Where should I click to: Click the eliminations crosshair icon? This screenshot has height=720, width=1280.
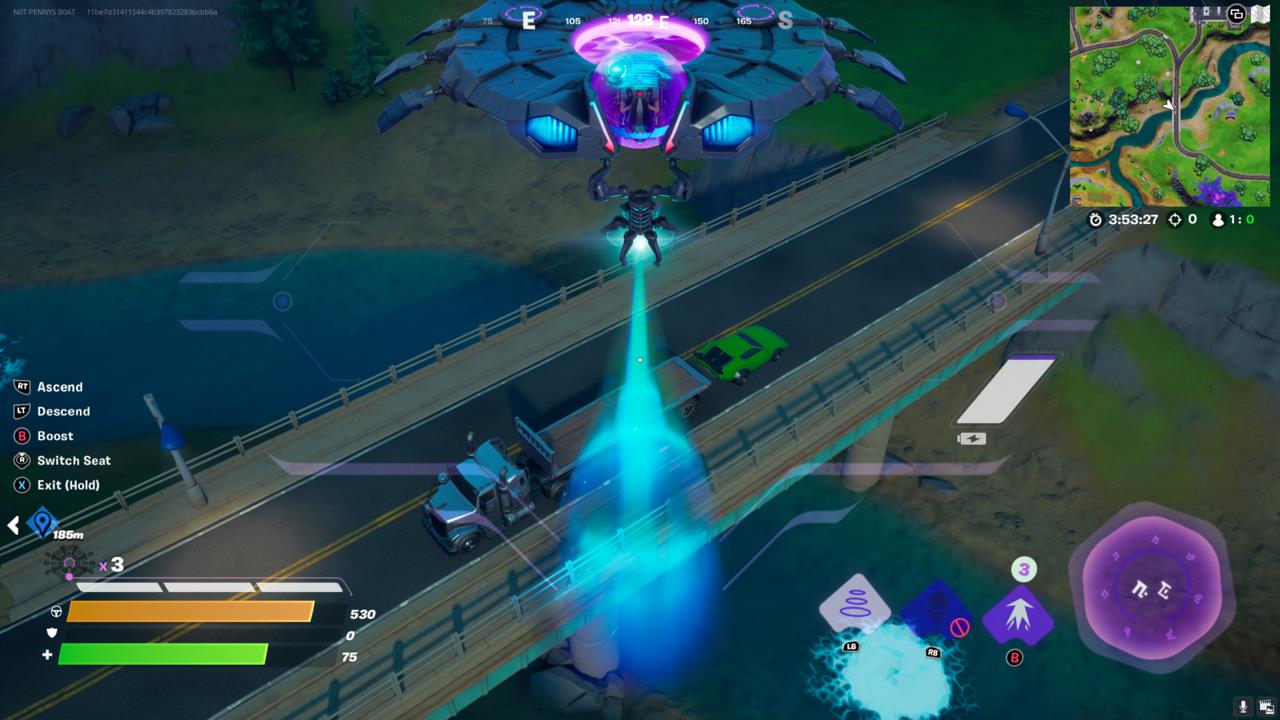(1175, 220)
